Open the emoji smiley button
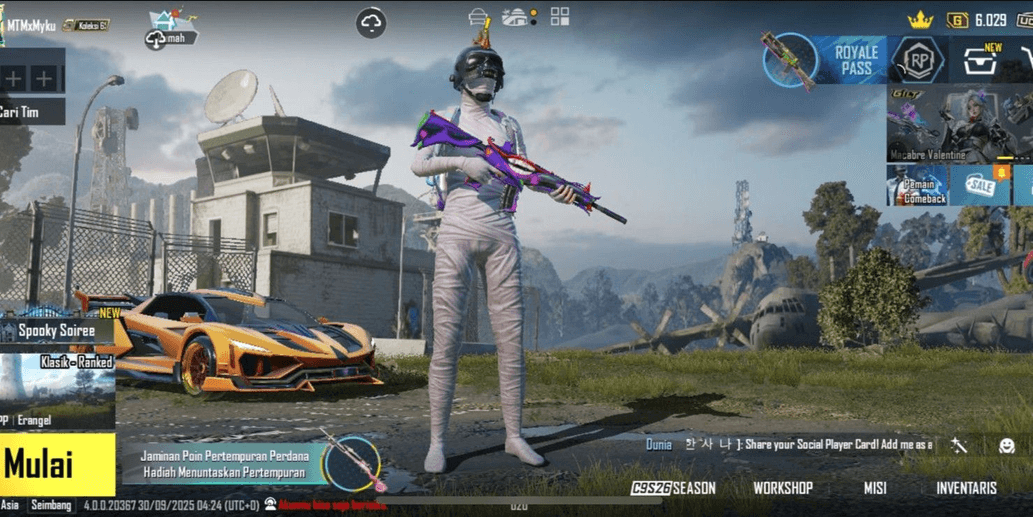Screen dimensions: 1033x517 pyautogui.click(x=1007, y=446)
